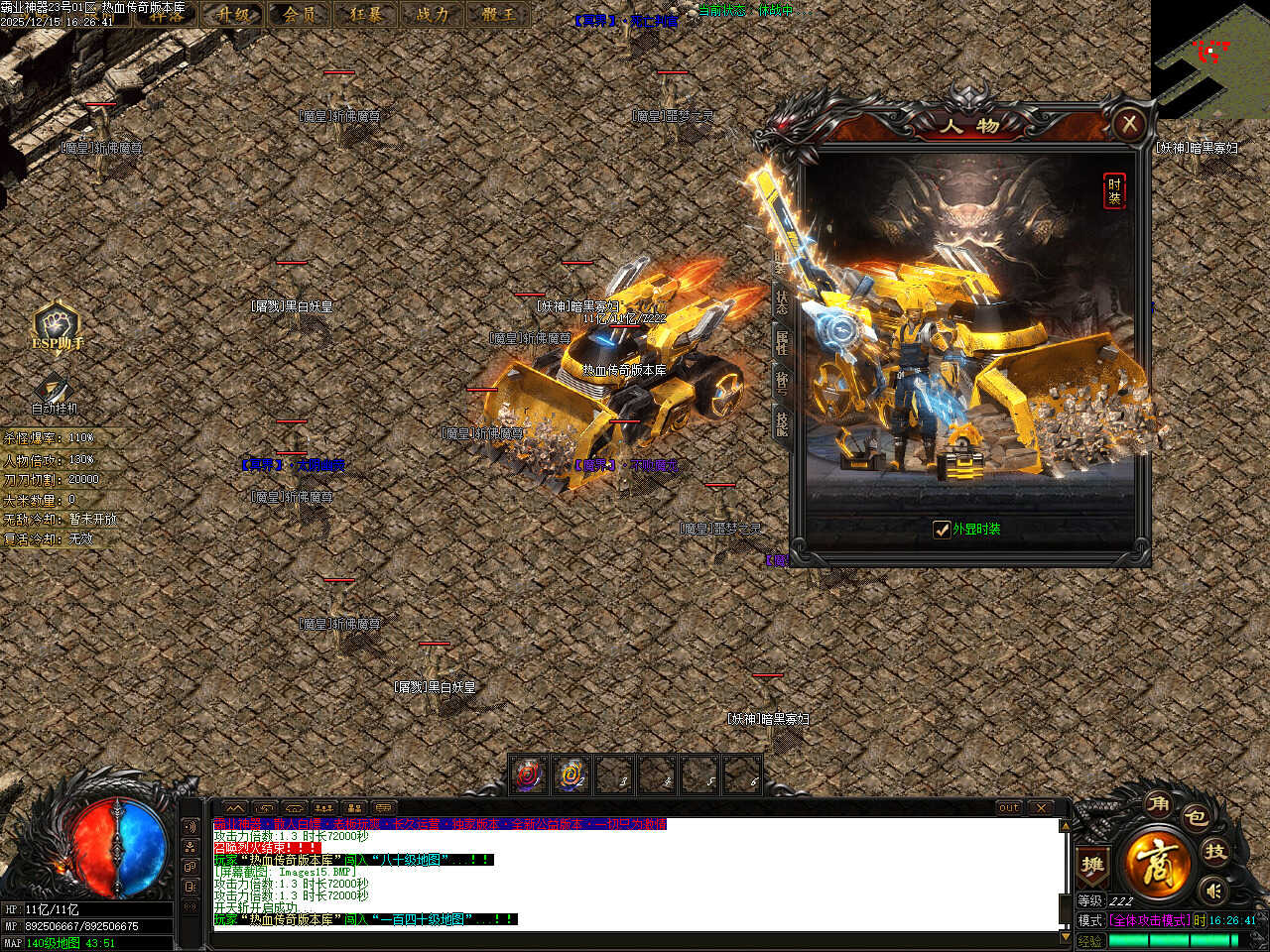
Task: Open the 狂暴 berserk menu
Action: [x=366, y=14]
